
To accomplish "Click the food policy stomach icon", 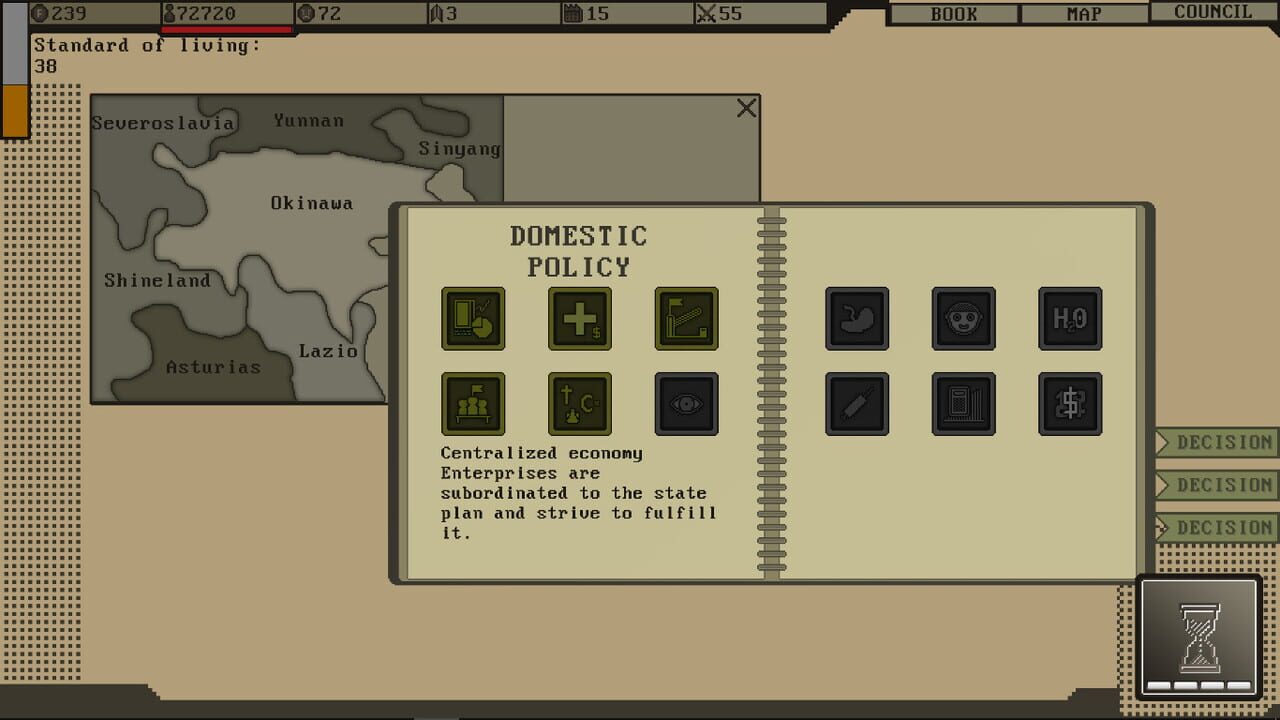I will 857,318.
